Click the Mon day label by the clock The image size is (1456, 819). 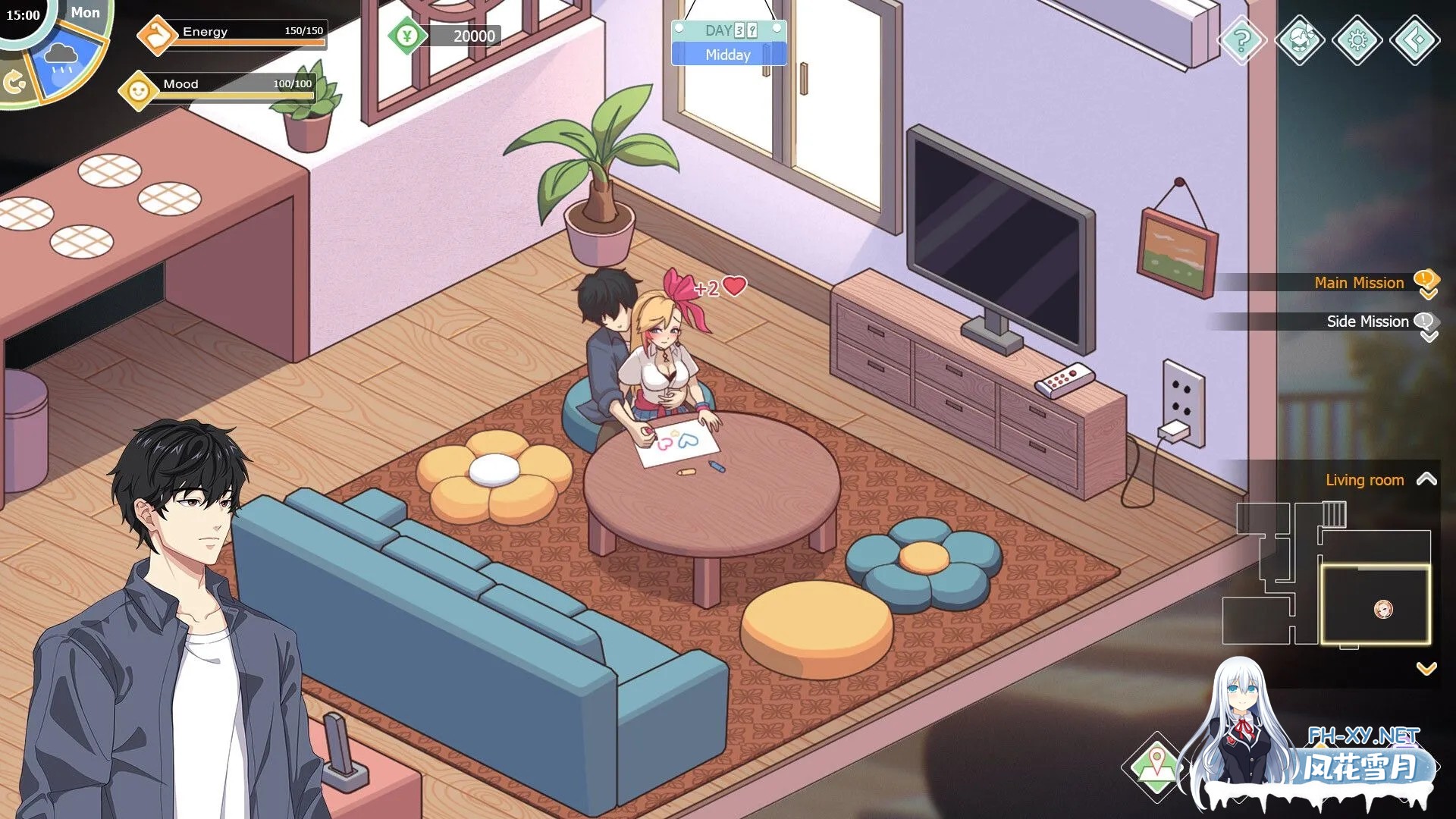86,12
